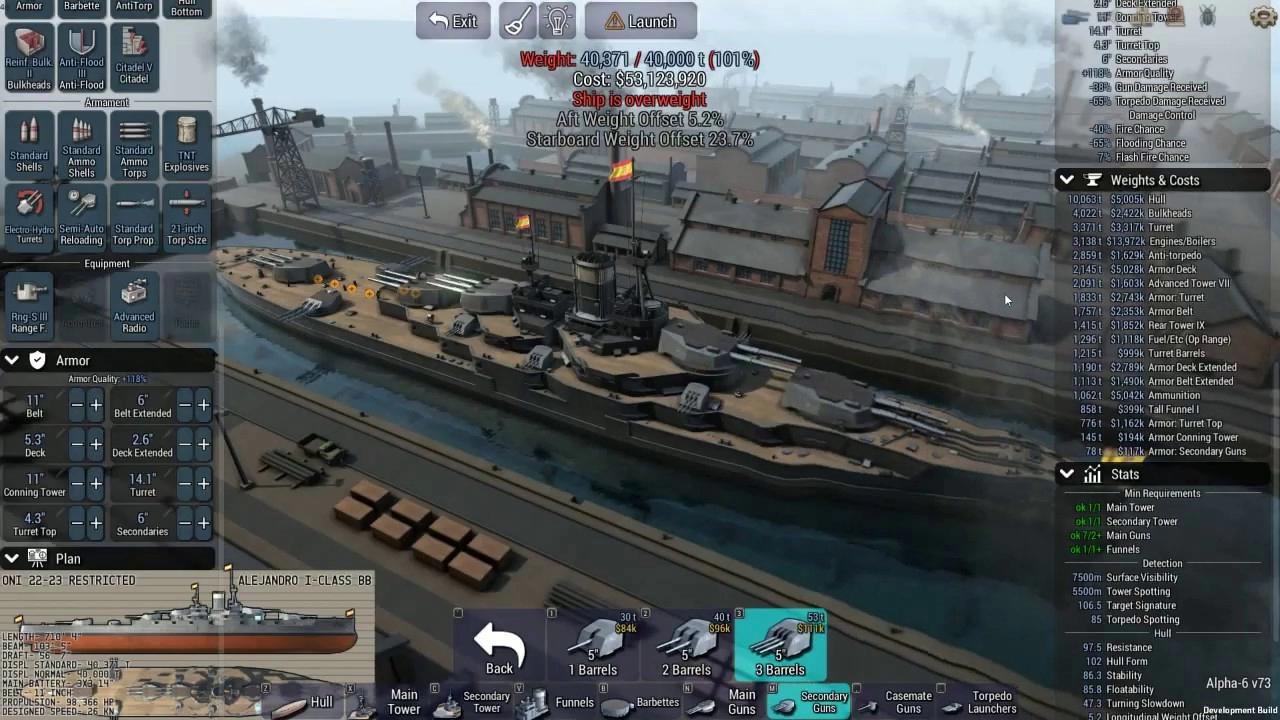Choose the Advanced Radio equipment
This screenshot has width=1280, height=720.
pyautogui.click(x=134, y=306)
